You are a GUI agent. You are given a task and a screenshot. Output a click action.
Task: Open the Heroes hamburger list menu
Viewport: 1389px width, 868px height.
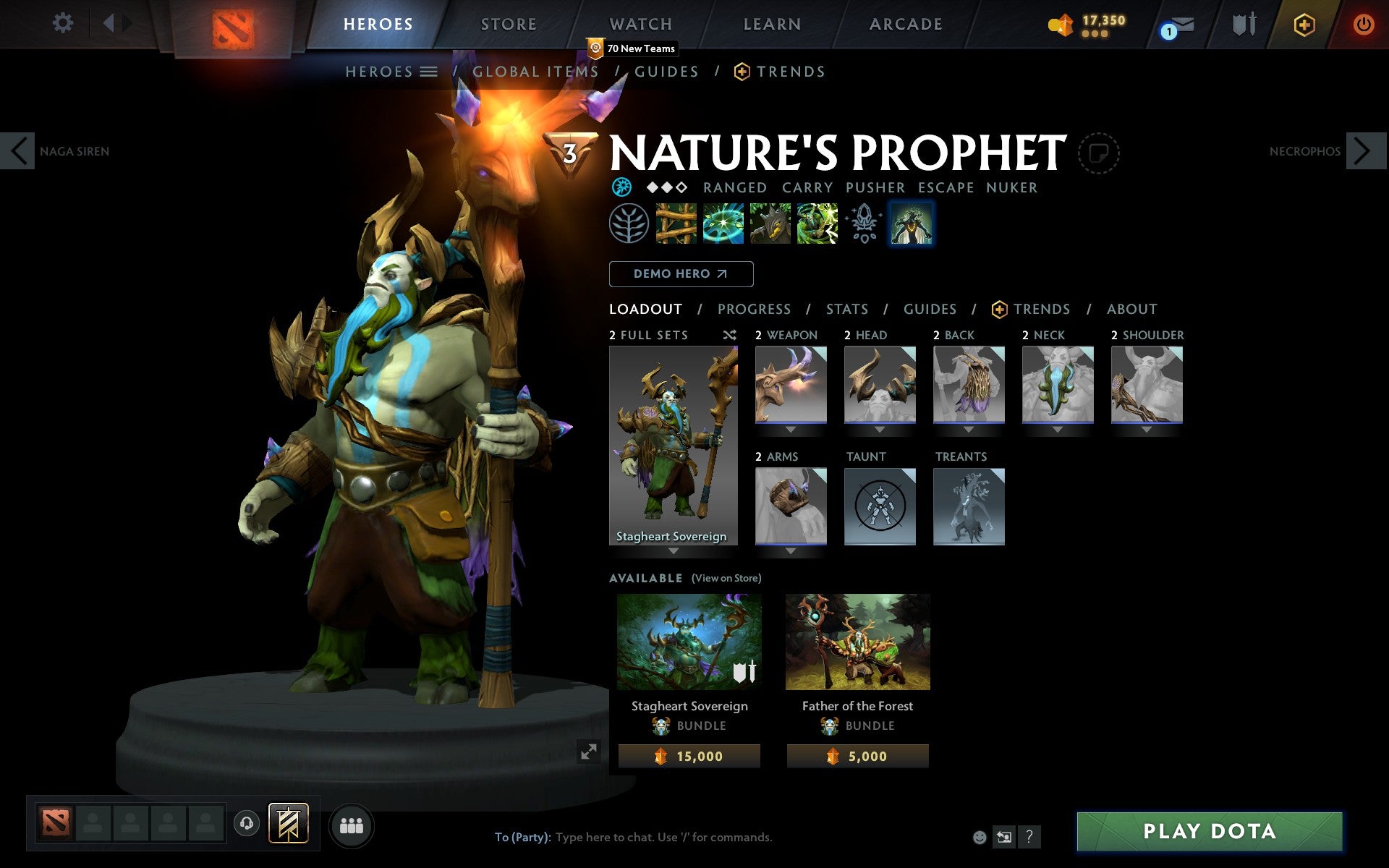tap(430, 71)
